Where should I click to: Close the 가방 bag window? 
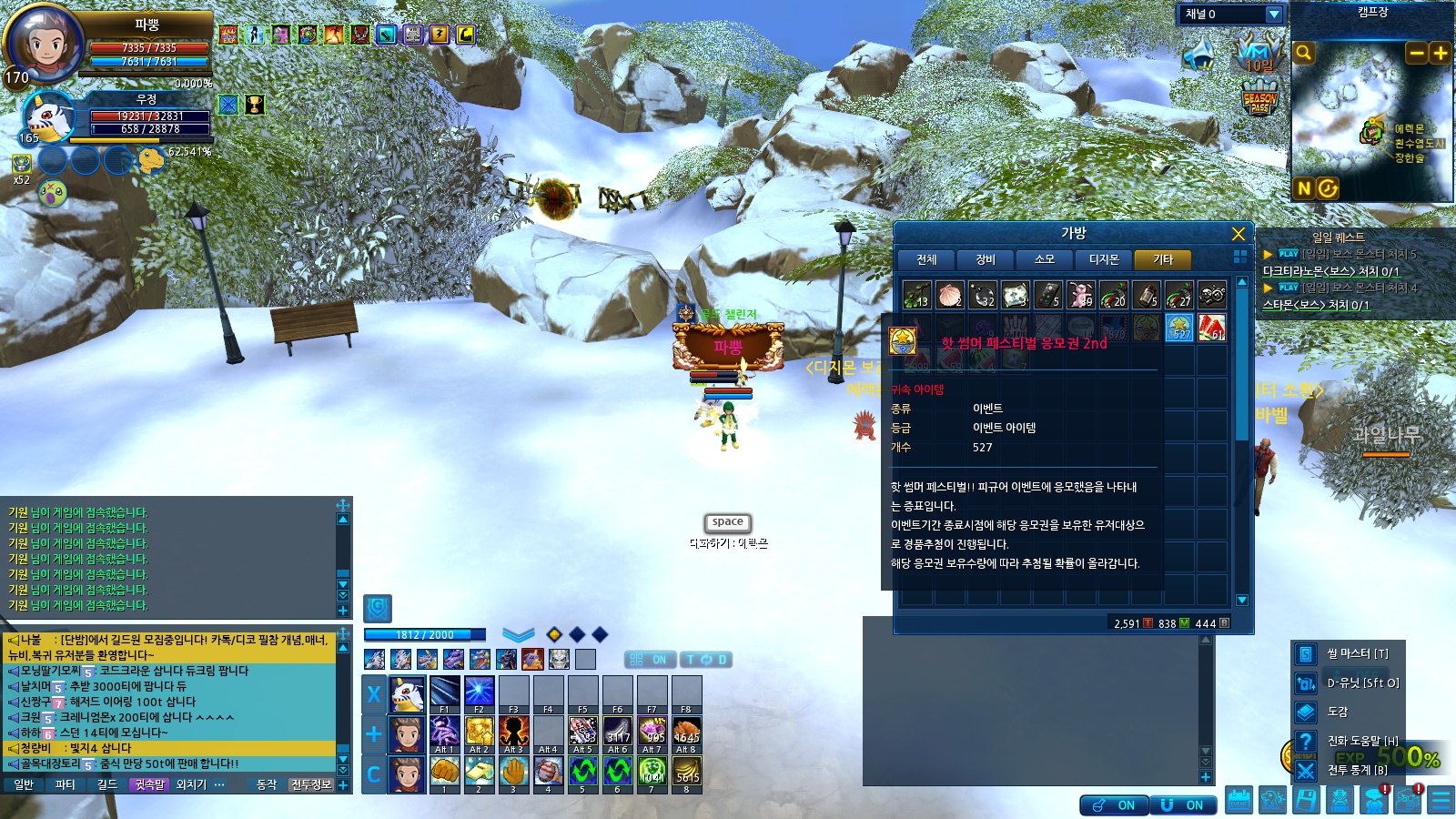pos(1238,234)
